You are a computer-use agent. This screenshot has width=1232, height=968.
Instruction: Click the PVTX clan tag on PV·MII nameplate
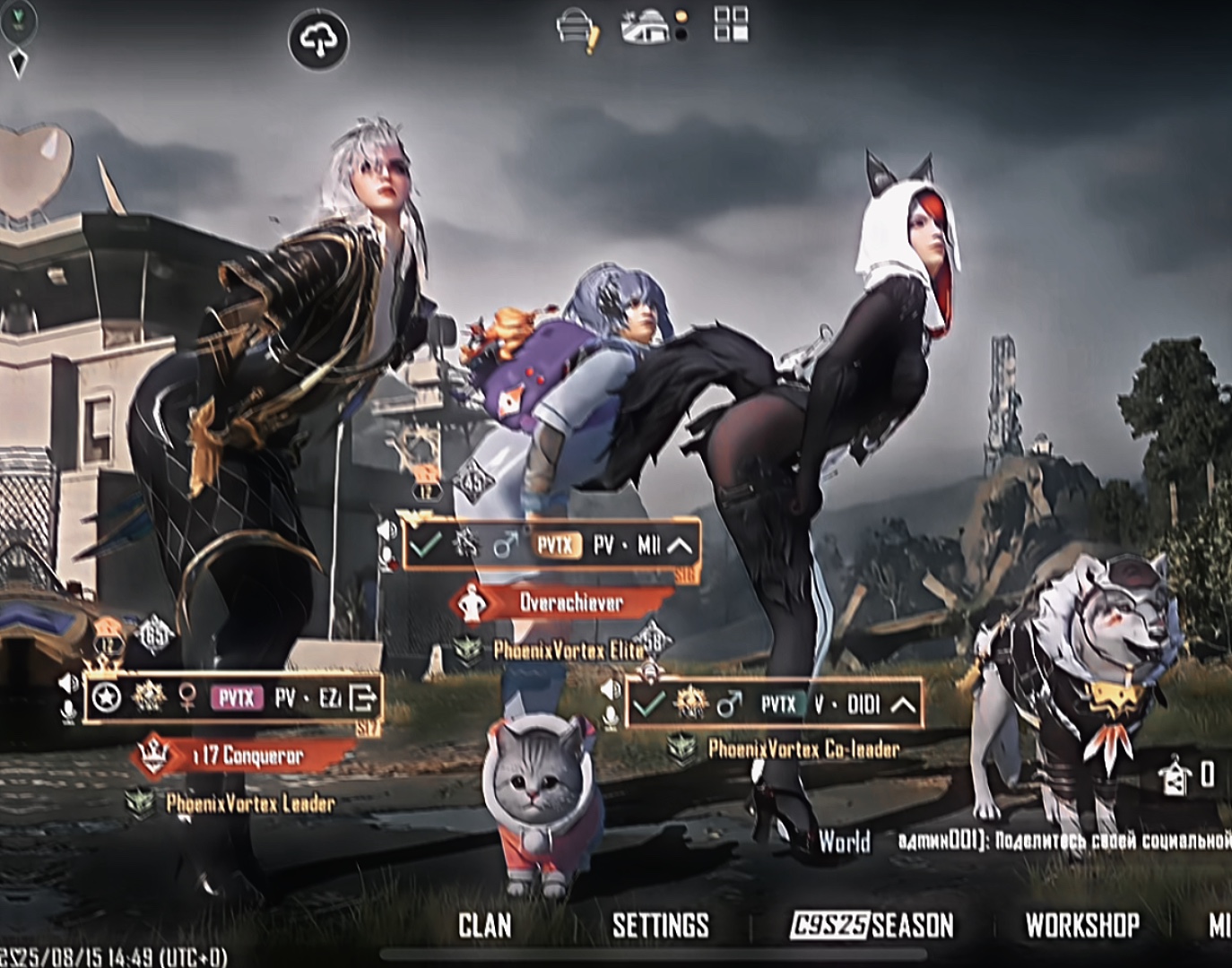[556, 545]
